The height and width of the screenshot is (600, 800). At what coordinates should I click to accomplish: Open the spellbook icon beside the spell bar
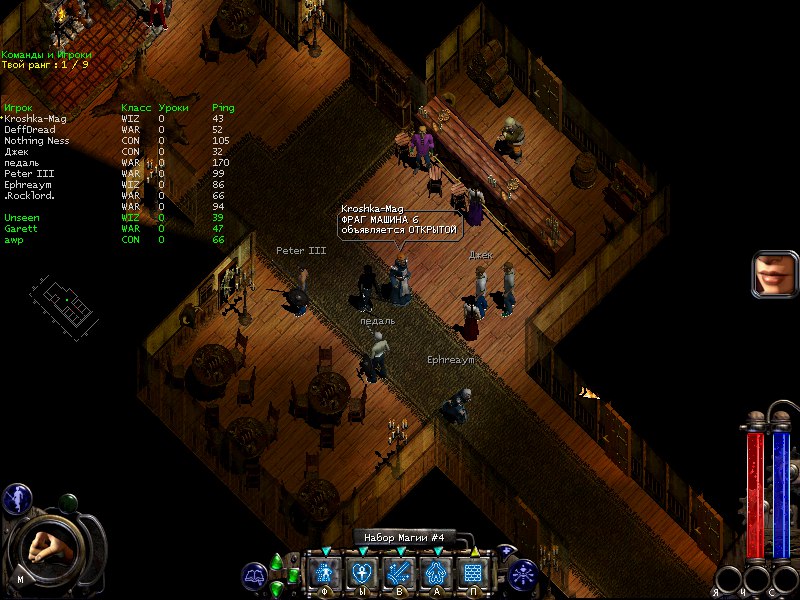[254, 576]
